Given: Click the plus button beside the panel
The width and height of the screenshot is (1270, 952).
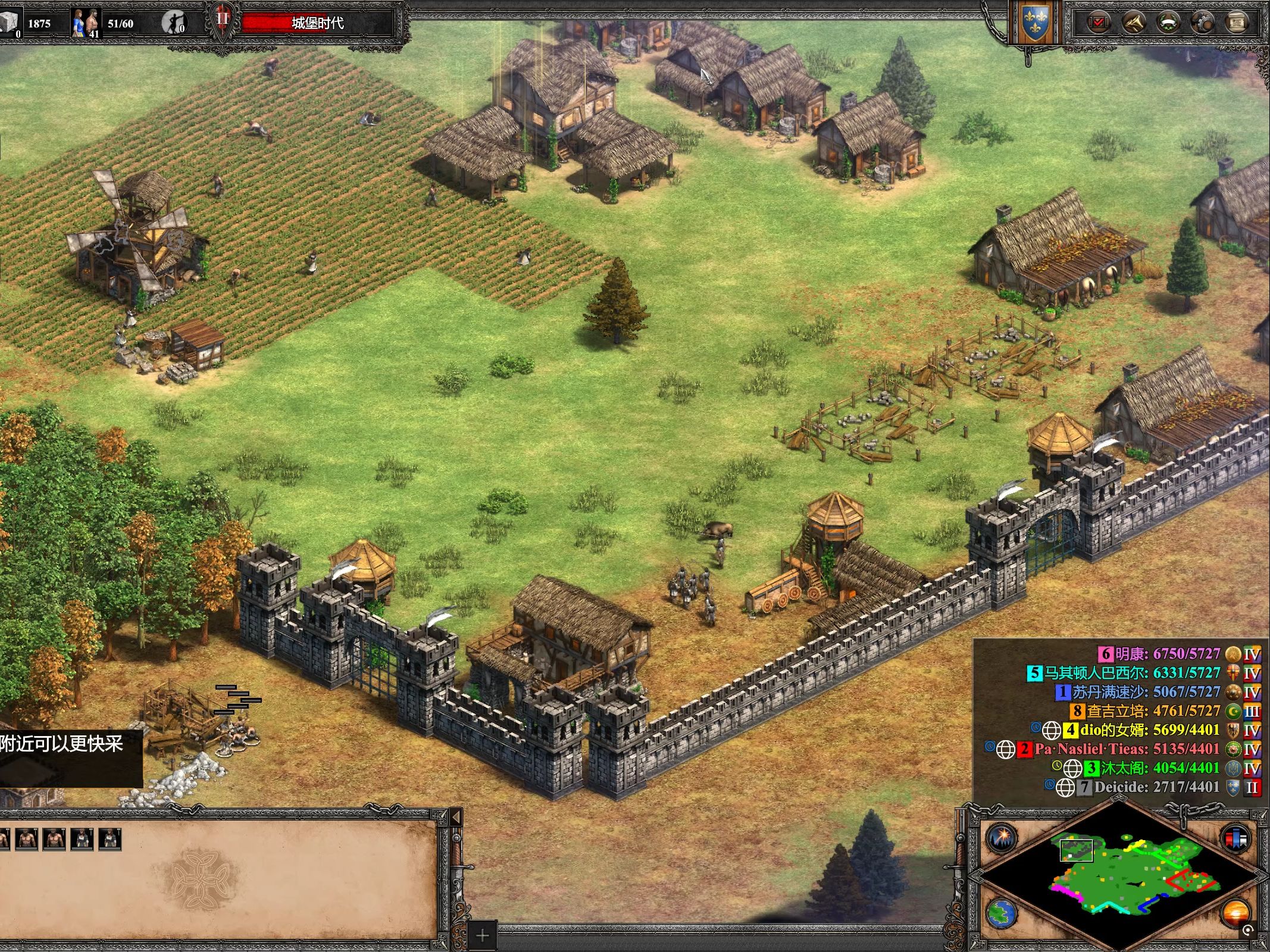Looking at the screenshot, I should pos(482,936).
